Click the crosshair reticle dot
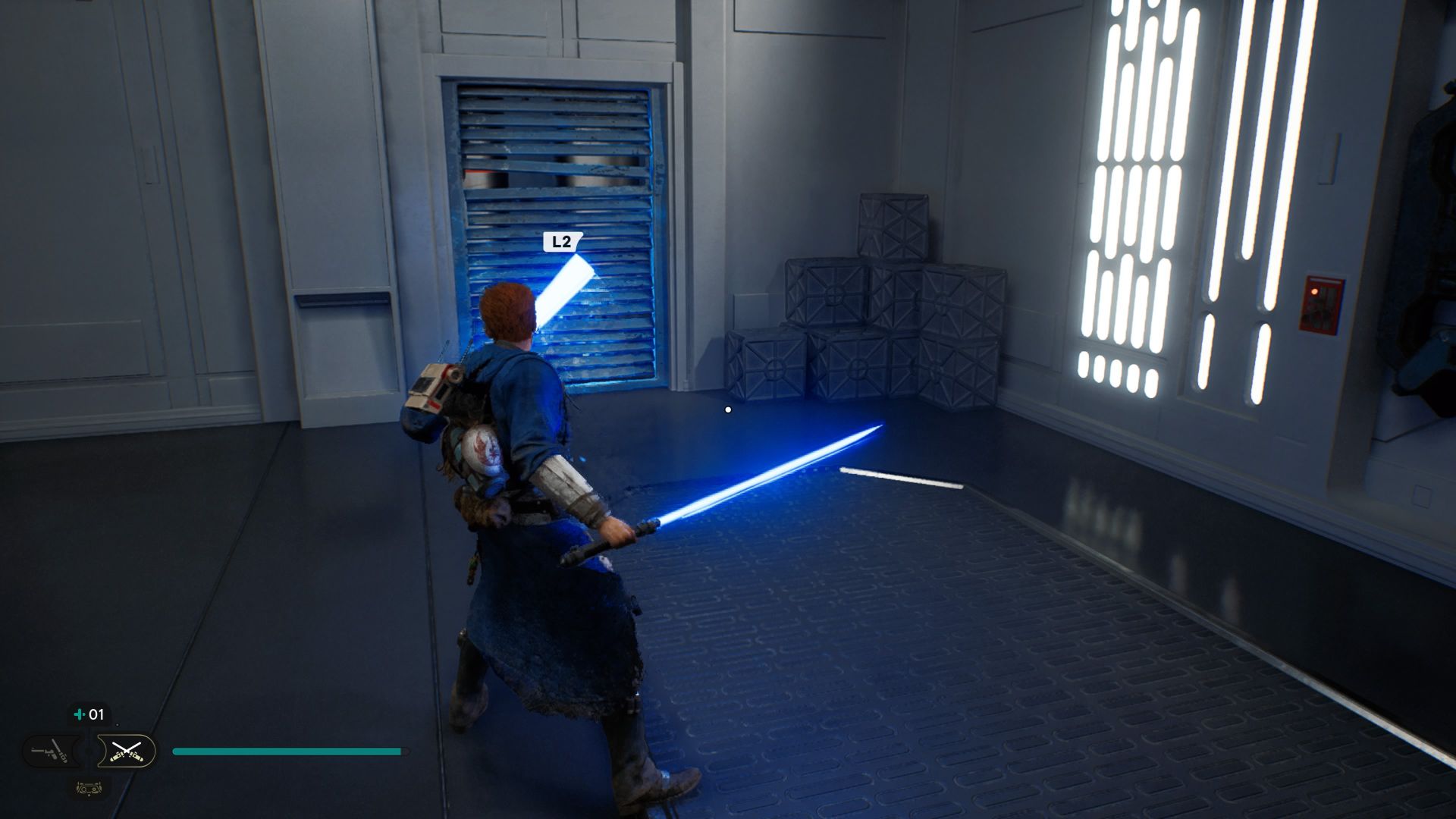 point(727,409)
